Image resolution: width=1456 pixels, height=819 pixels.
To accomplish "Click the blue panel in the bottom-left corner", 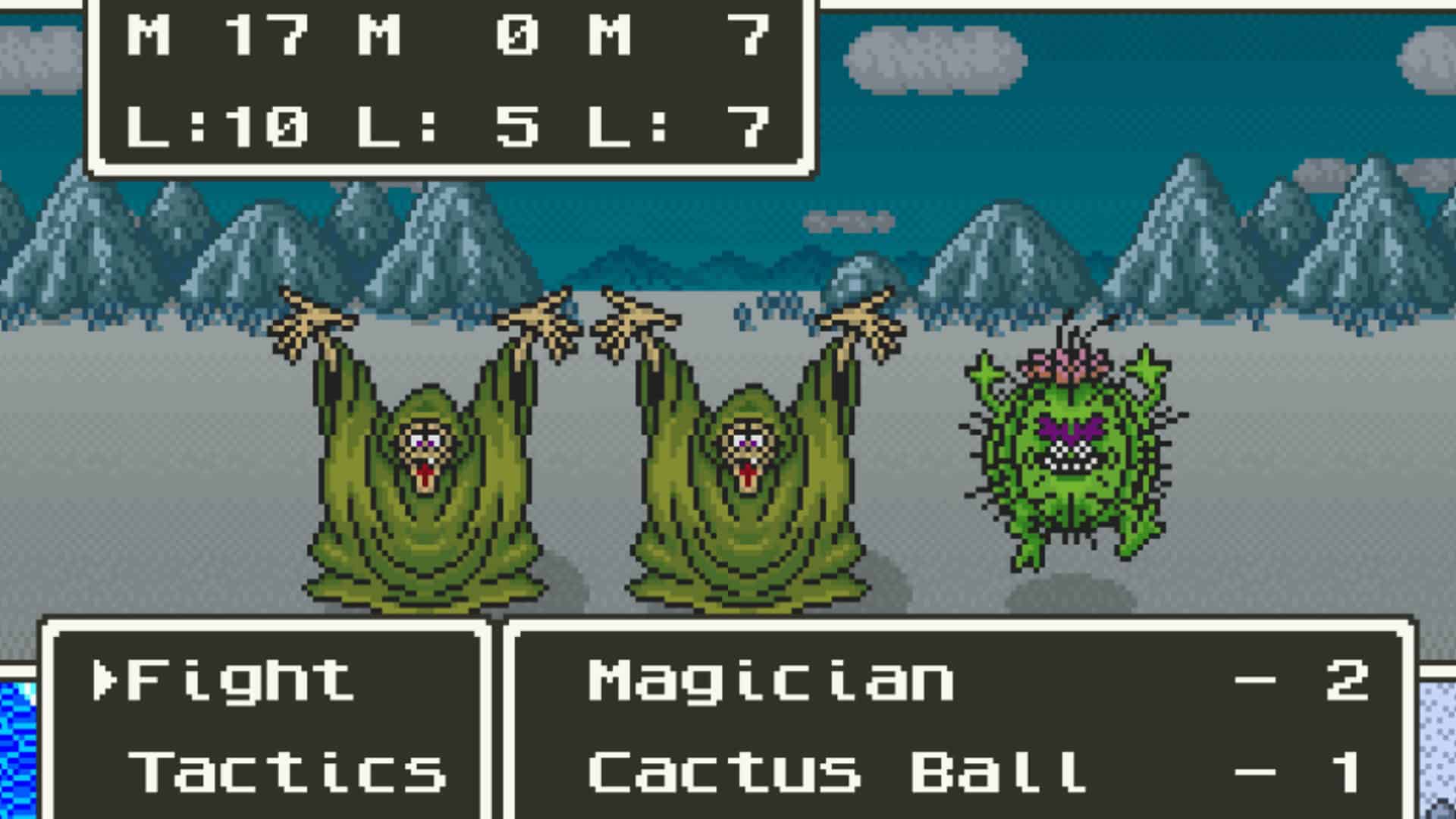I will point(19,751).
